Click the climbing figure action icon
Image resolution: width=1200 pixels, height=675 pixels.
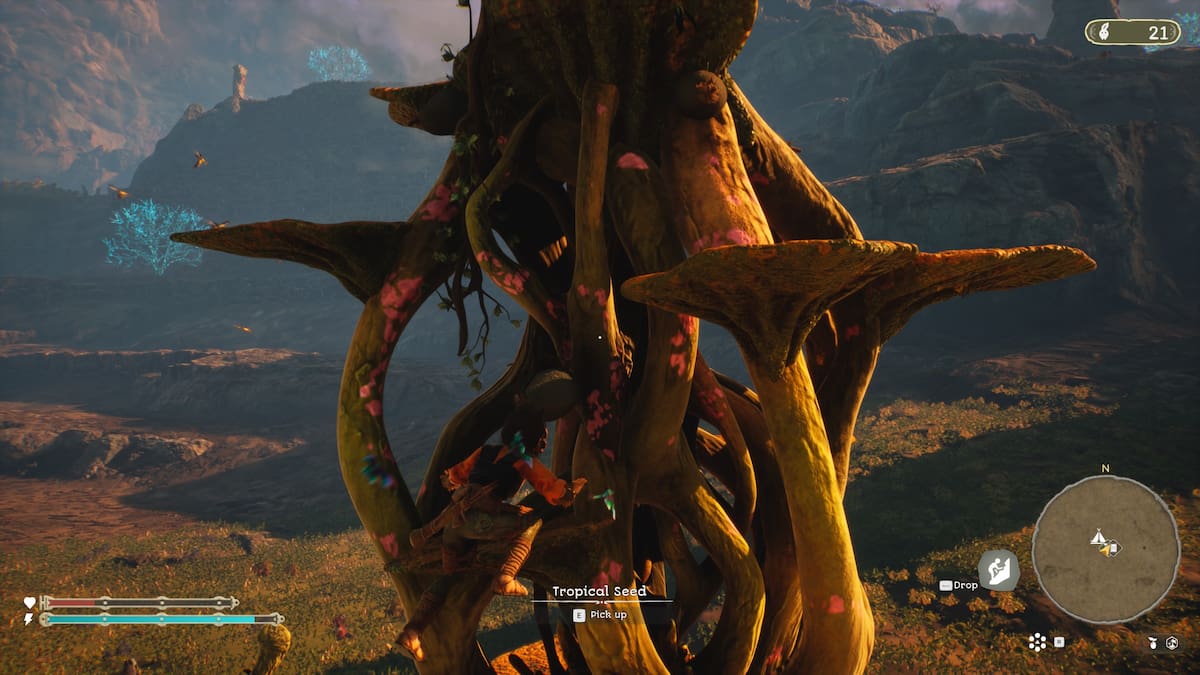click(998, 570)
